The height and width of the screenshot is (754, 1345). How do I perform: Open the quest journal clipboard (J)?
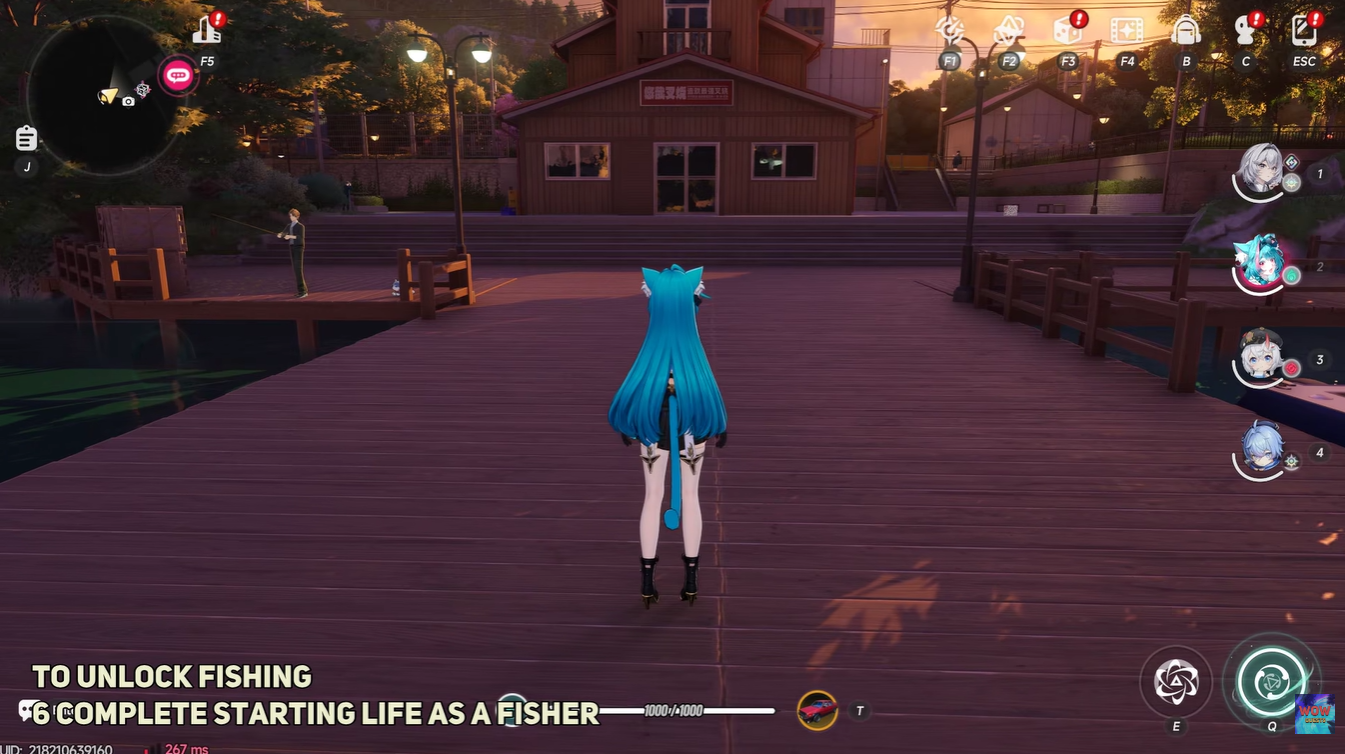26,137
